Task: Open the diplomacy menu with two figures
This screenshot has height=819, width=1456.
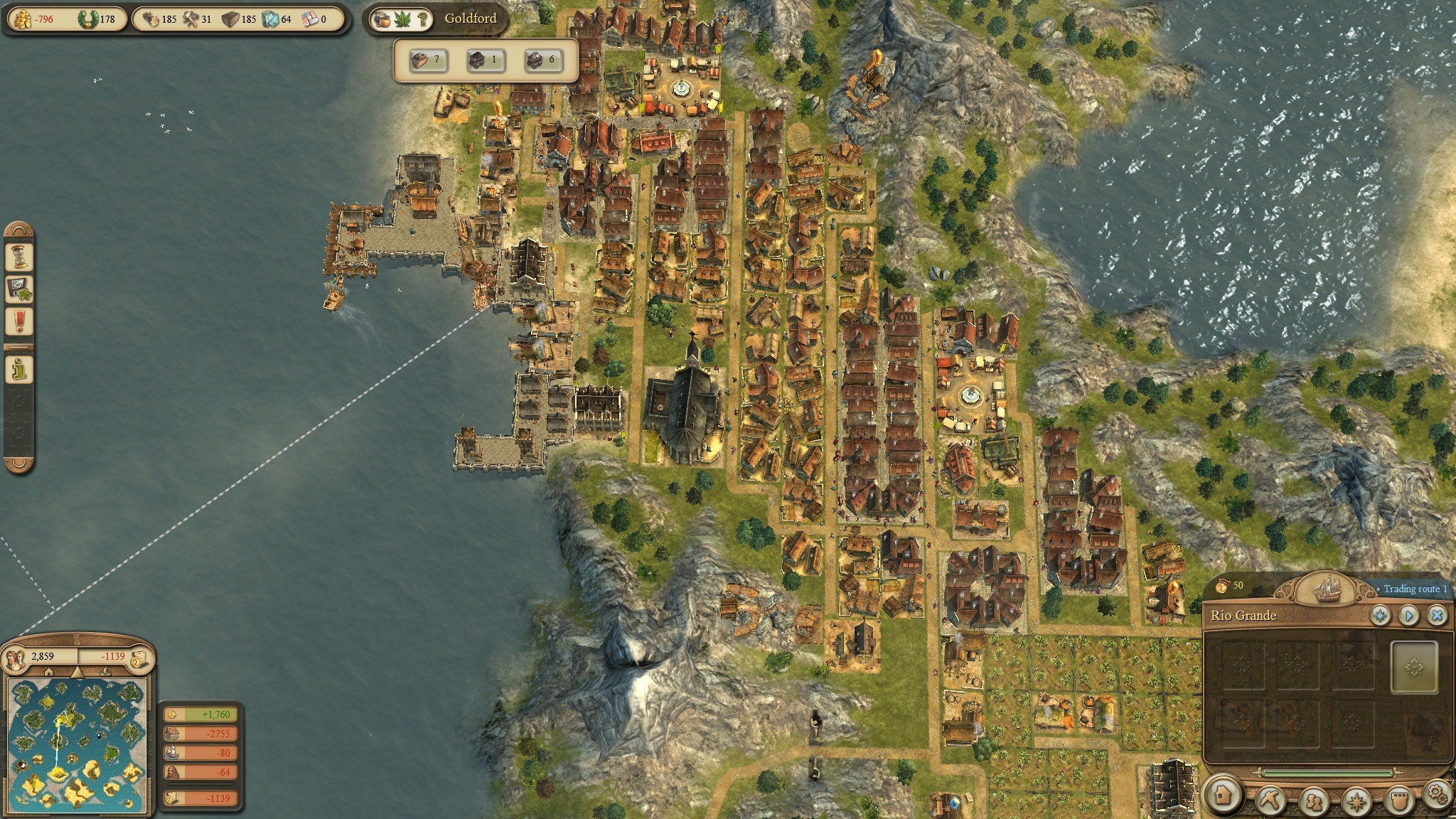Action: tap(1313, 801)
